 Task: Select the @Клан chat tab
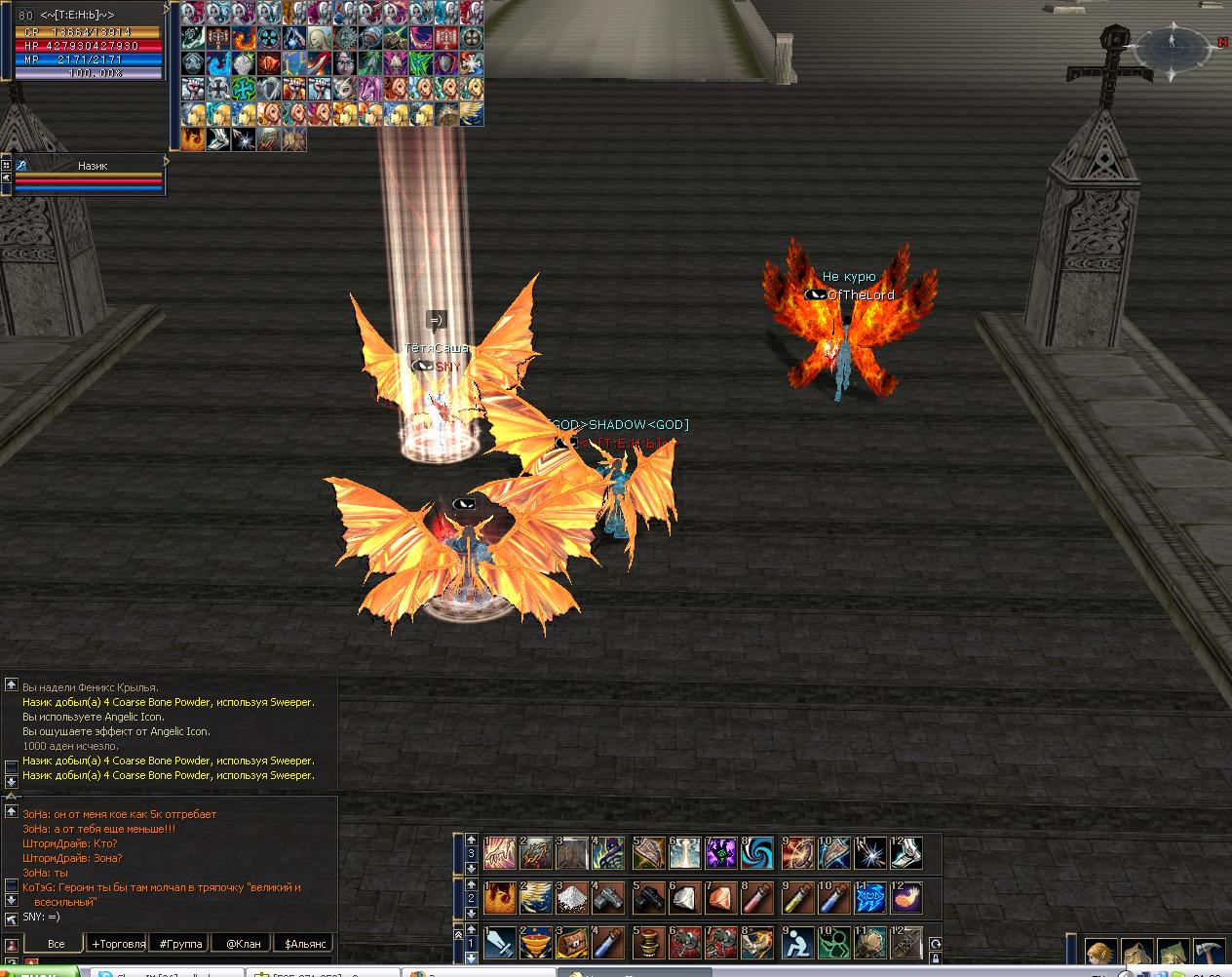tap(244, 943)
